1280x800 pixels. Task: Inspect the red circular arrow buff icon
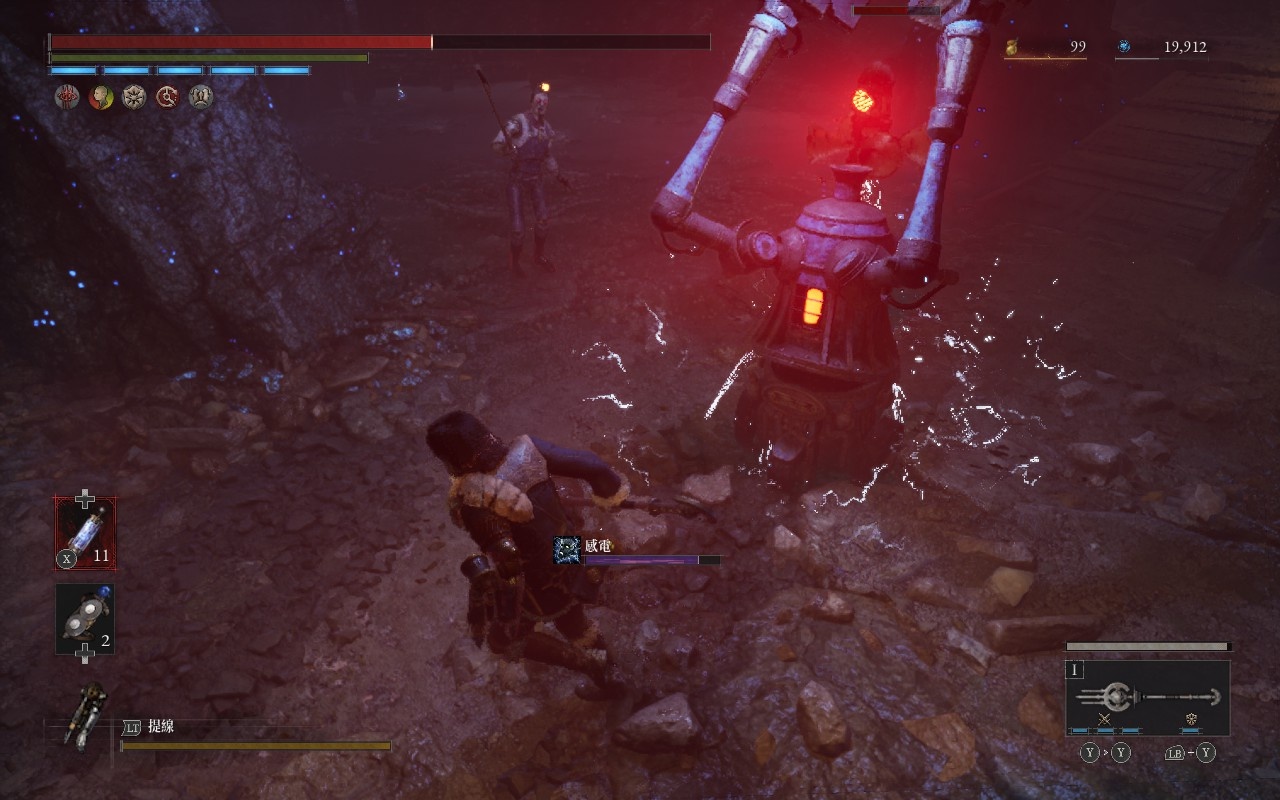pyautogui.click(x=168, y=97)
